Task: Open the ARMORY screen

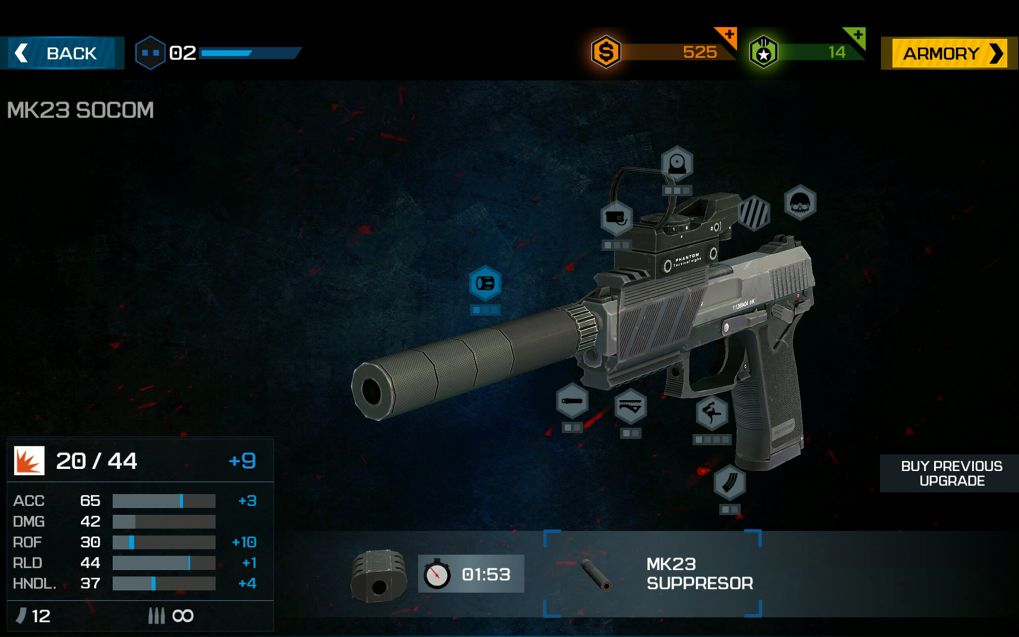Action: point(948,54)
